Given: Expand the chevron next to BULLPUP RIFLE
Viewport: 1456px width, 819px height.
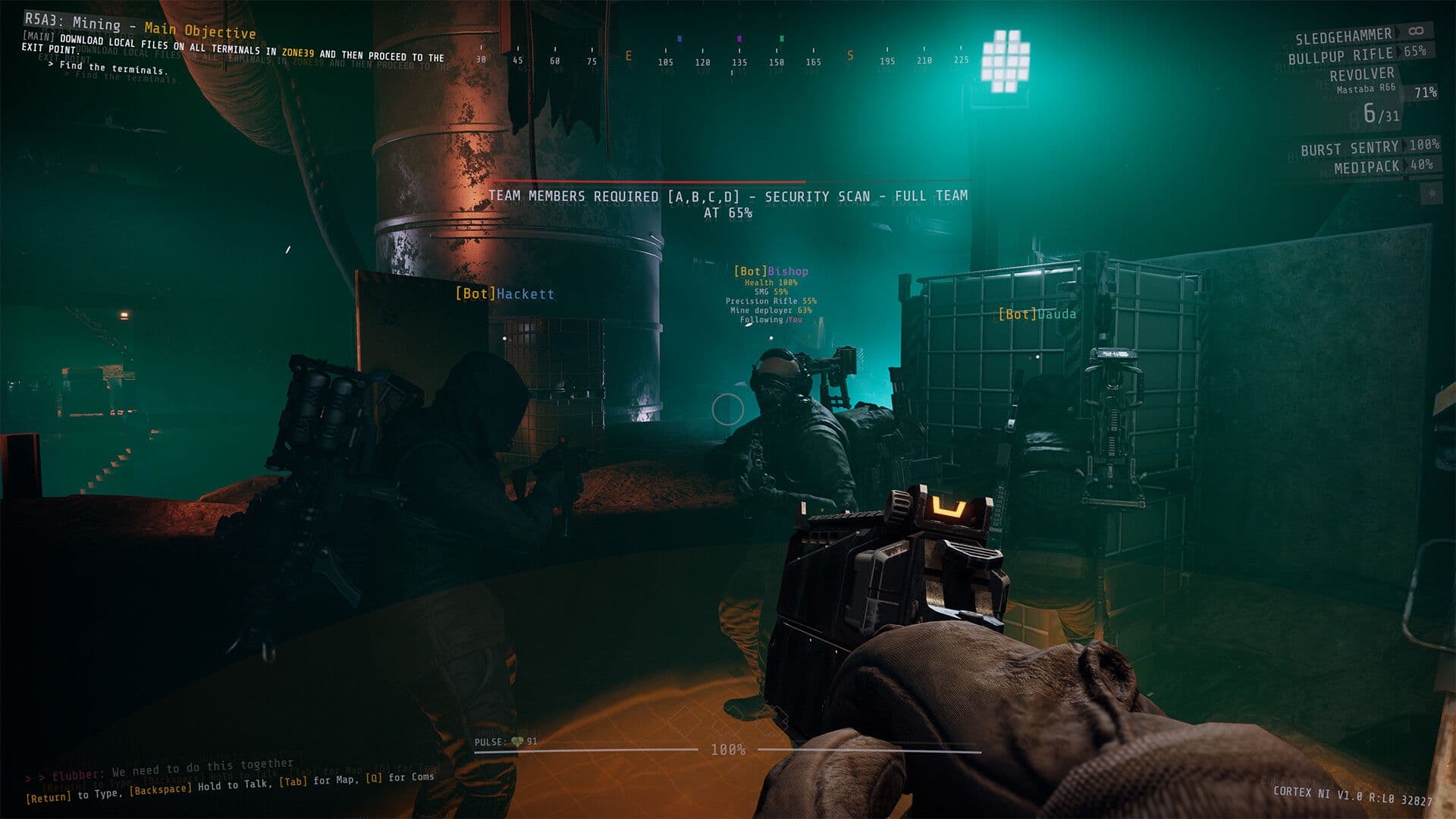Looking at the screenshot, I should coord(1399,52).
